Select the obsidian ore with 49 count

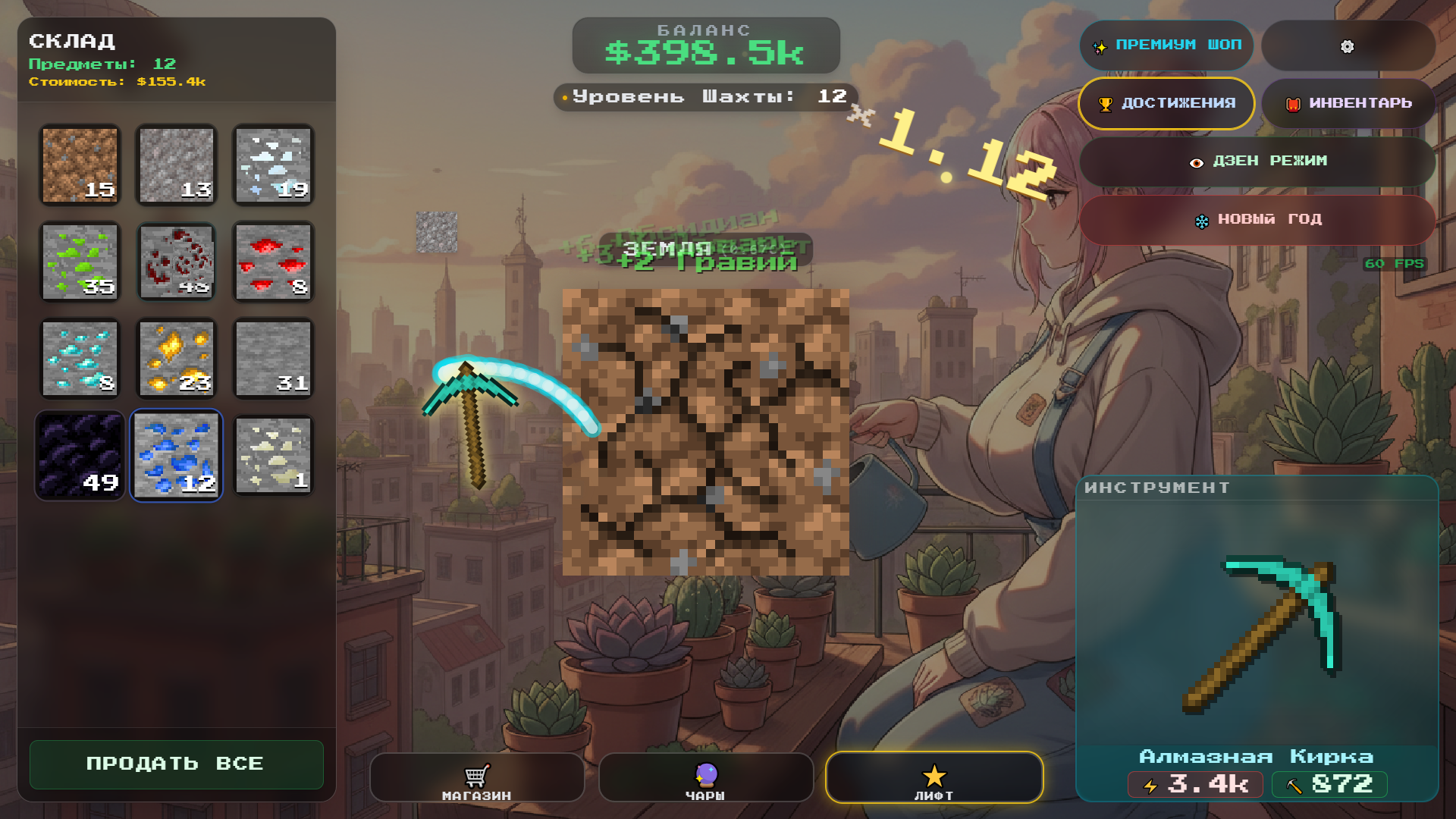[80, 455]
